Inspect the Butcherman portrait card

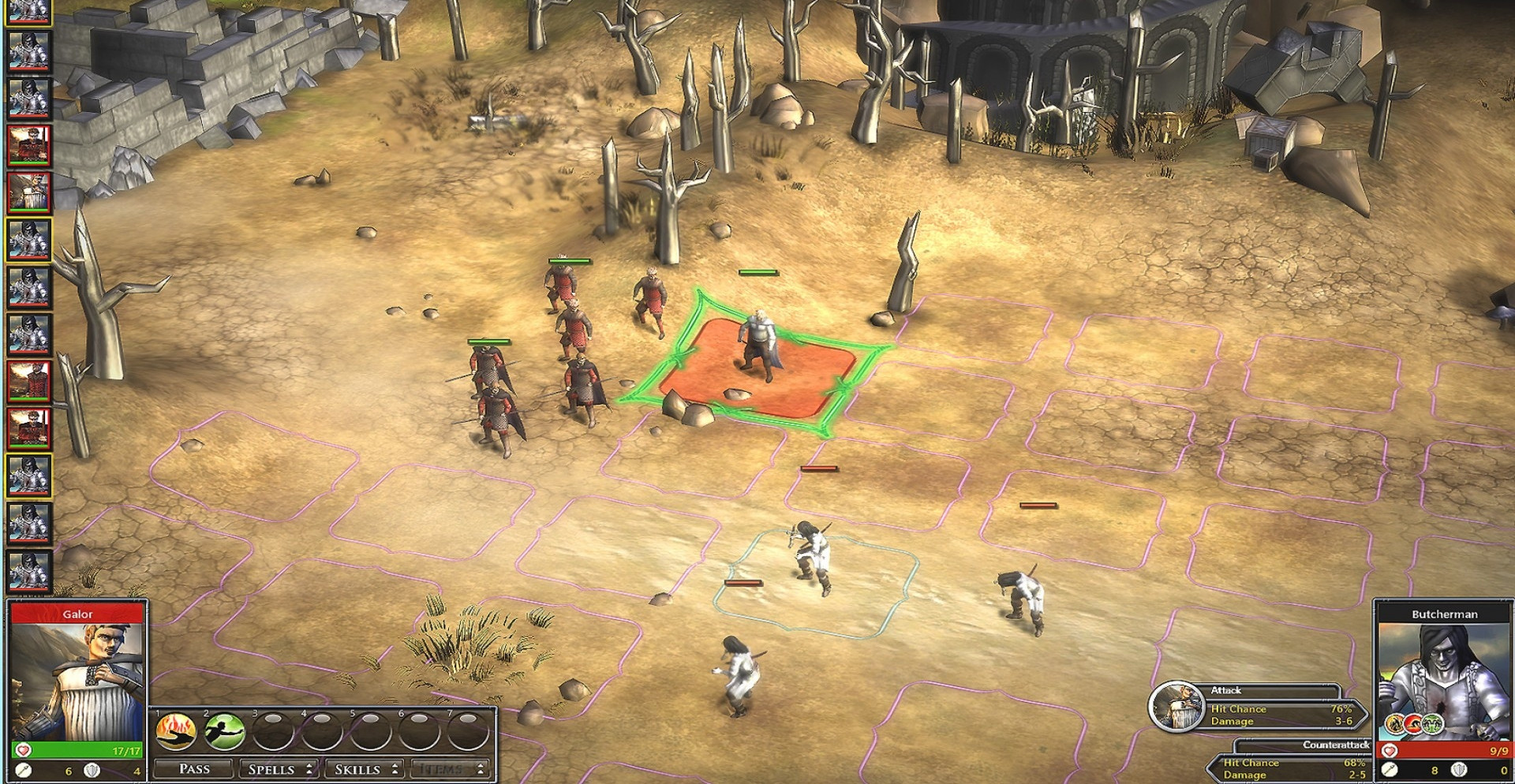tap(1444, 670)
